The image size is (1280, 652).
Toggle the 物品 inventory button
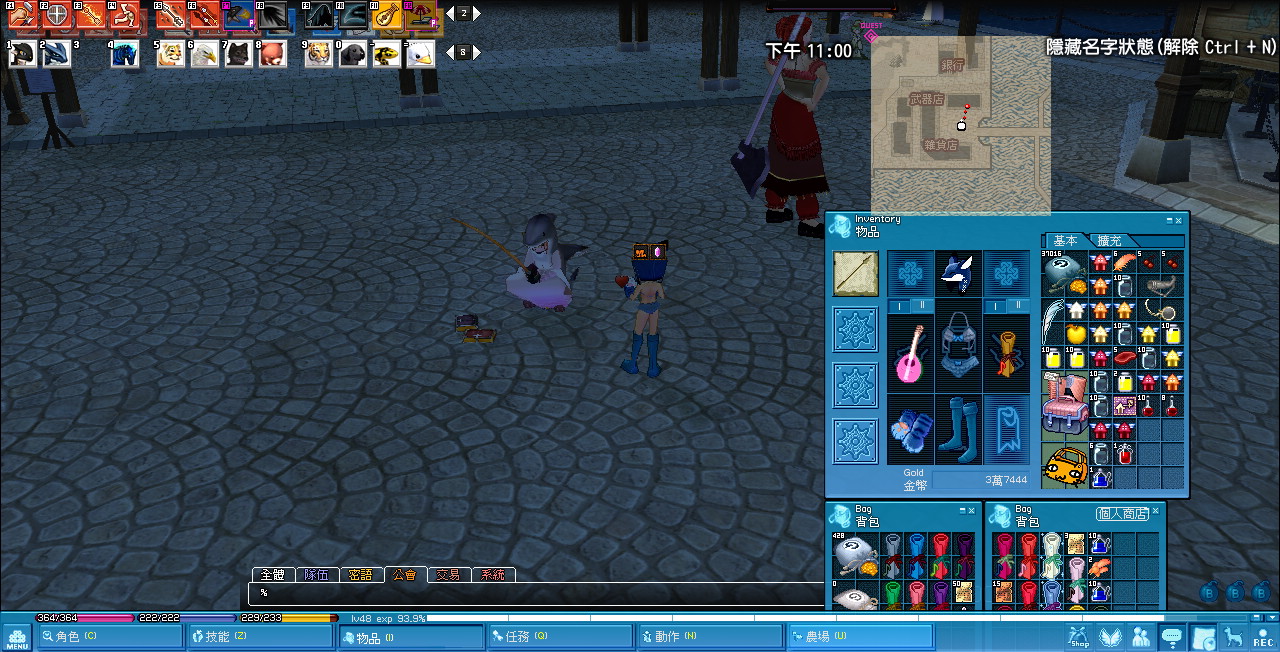[x=411, y=637]
